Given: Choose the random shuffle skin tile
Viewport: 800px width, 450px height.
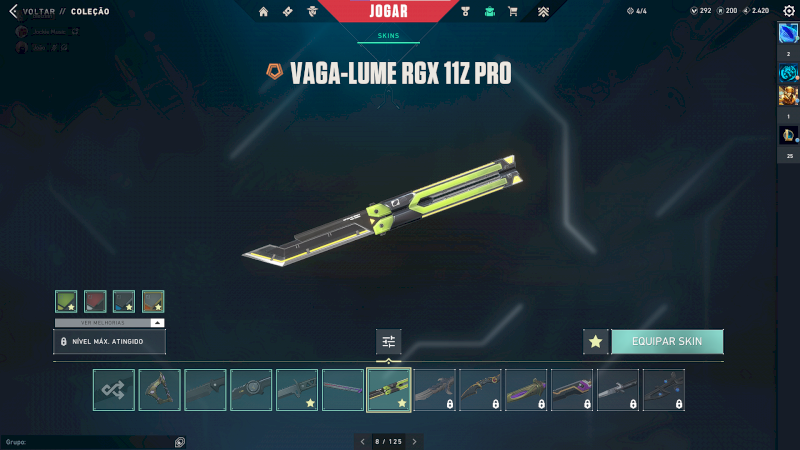Looking at the screenshot, I should [114, 390].
